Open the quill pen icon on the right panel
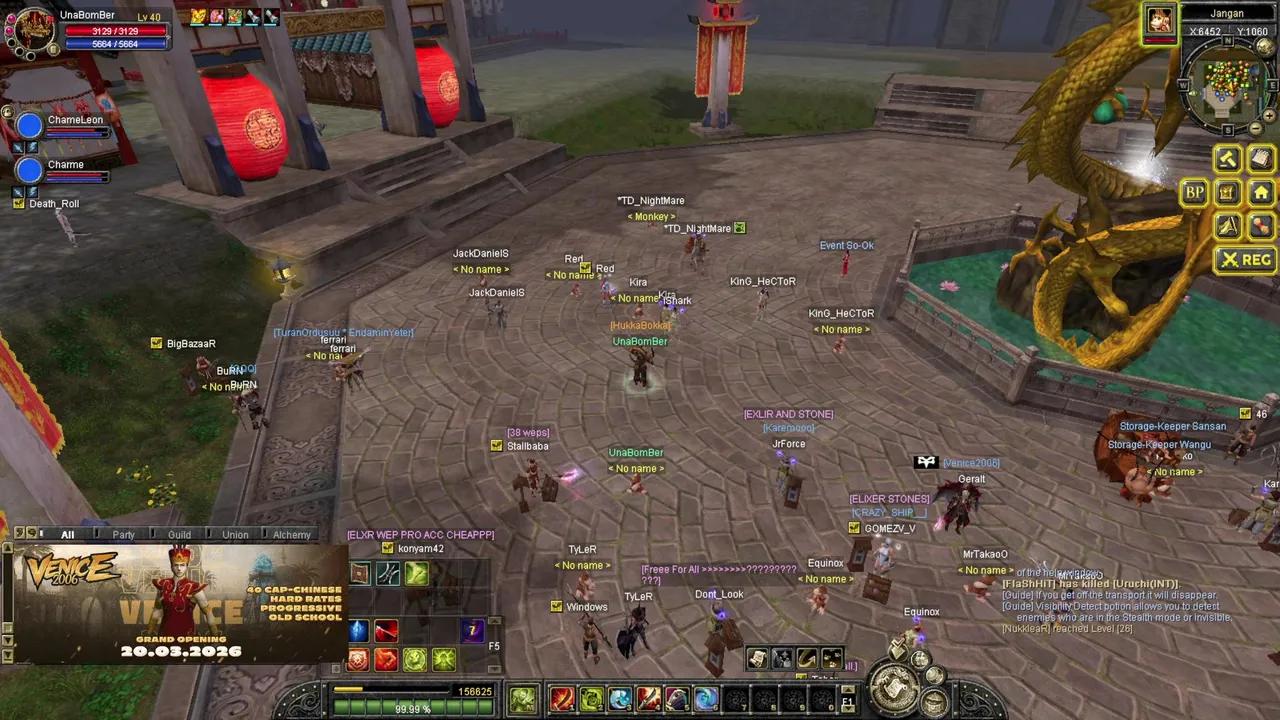Screen dimensions: 1280x720 tap(1228, 226)
